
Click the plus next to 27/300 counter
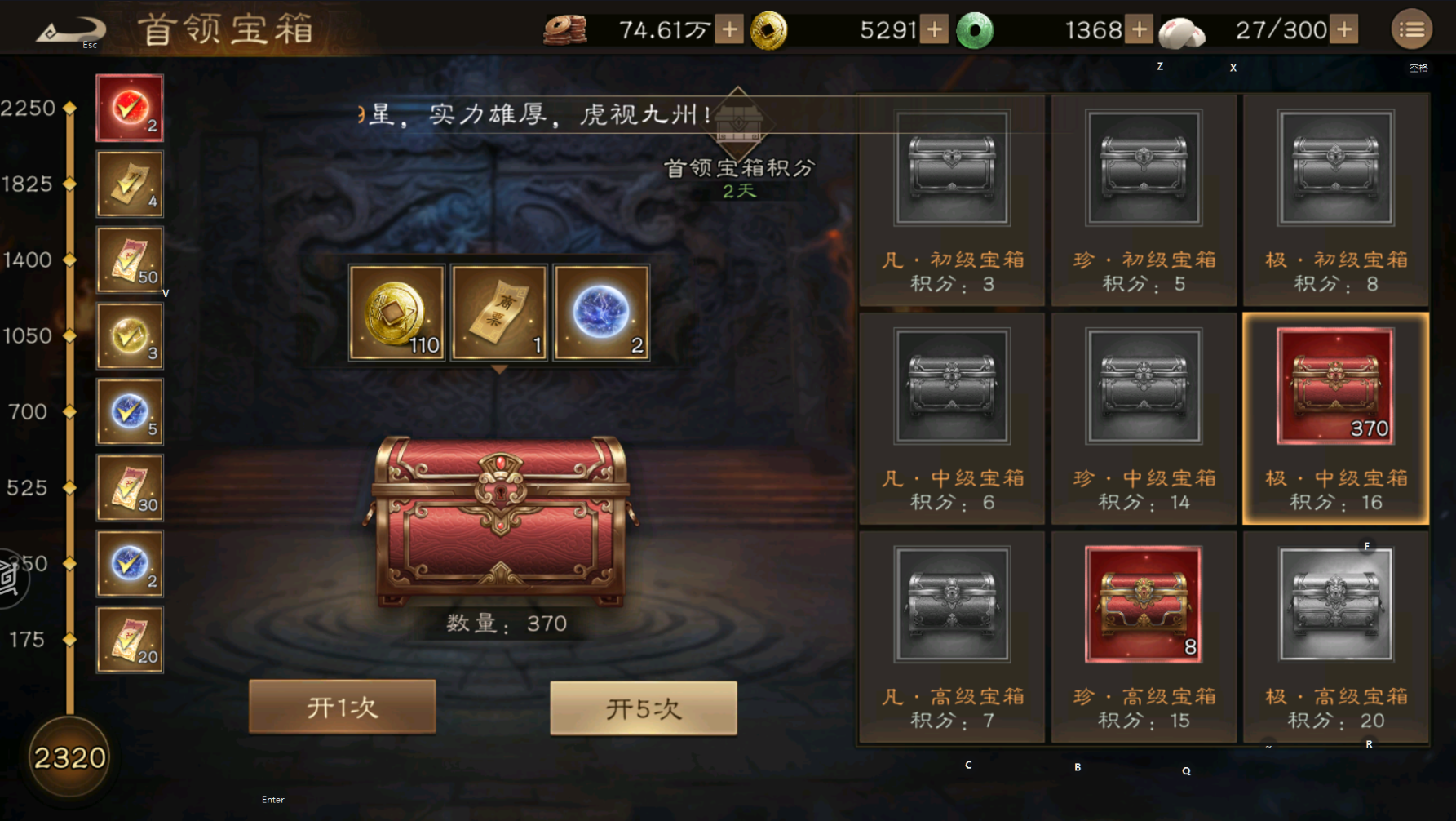tap(1343, 28)
